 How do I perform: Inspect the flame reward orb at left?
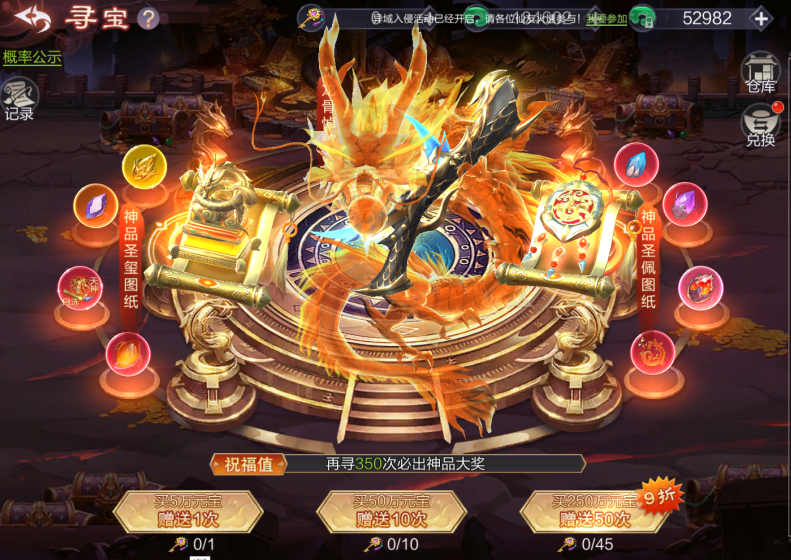pos(128,352)
